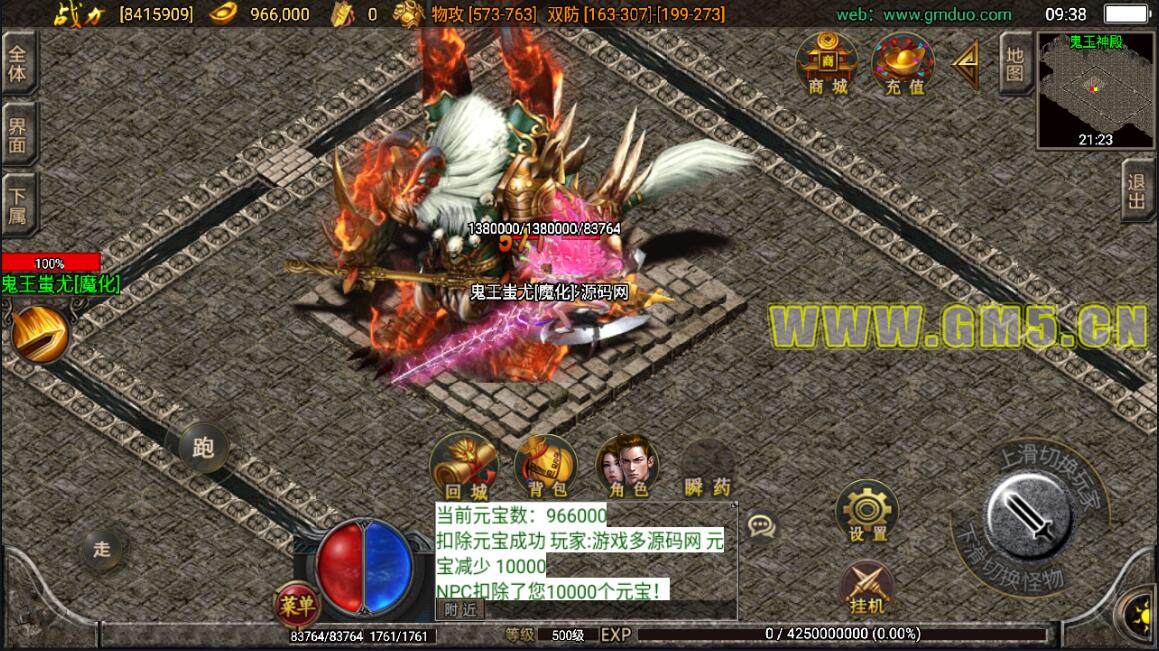1159x651 pixels.
Task: Open the 充值 recharge menu
Action: pyautogui.click(x=903, y=64)
